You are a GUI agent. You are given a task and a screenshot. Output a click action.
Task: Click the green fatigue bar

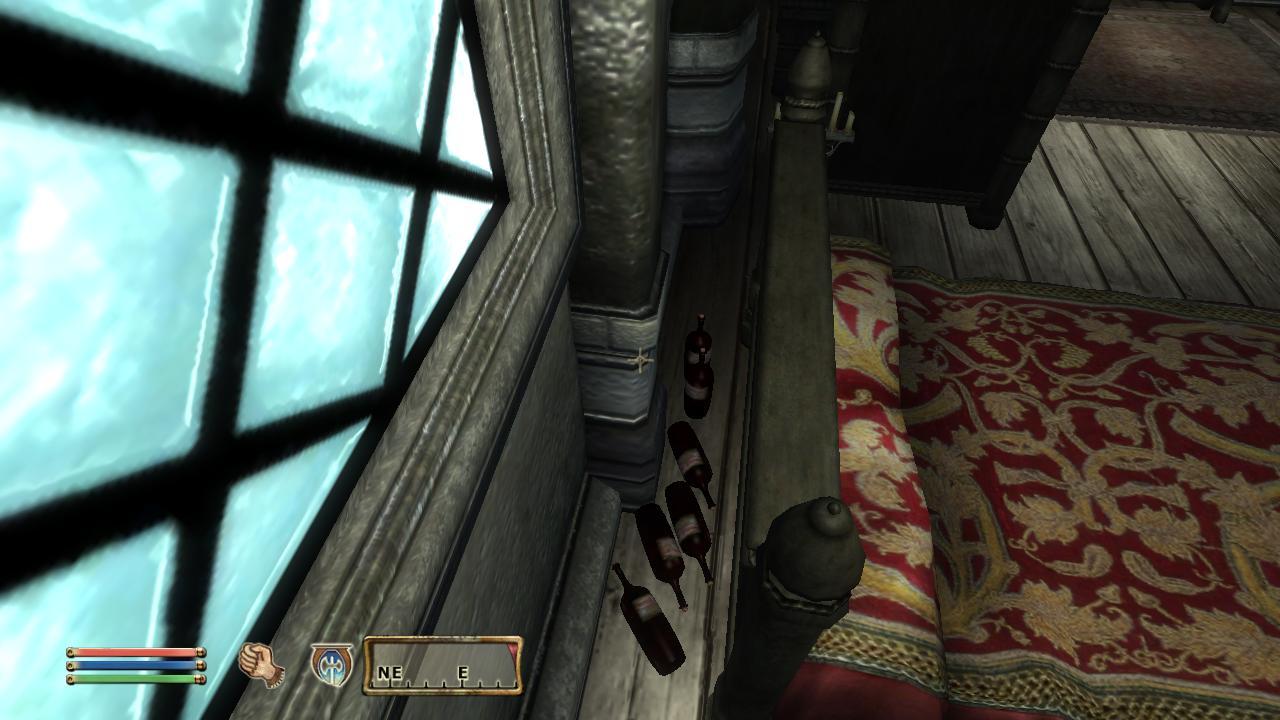tap(135, 678)
